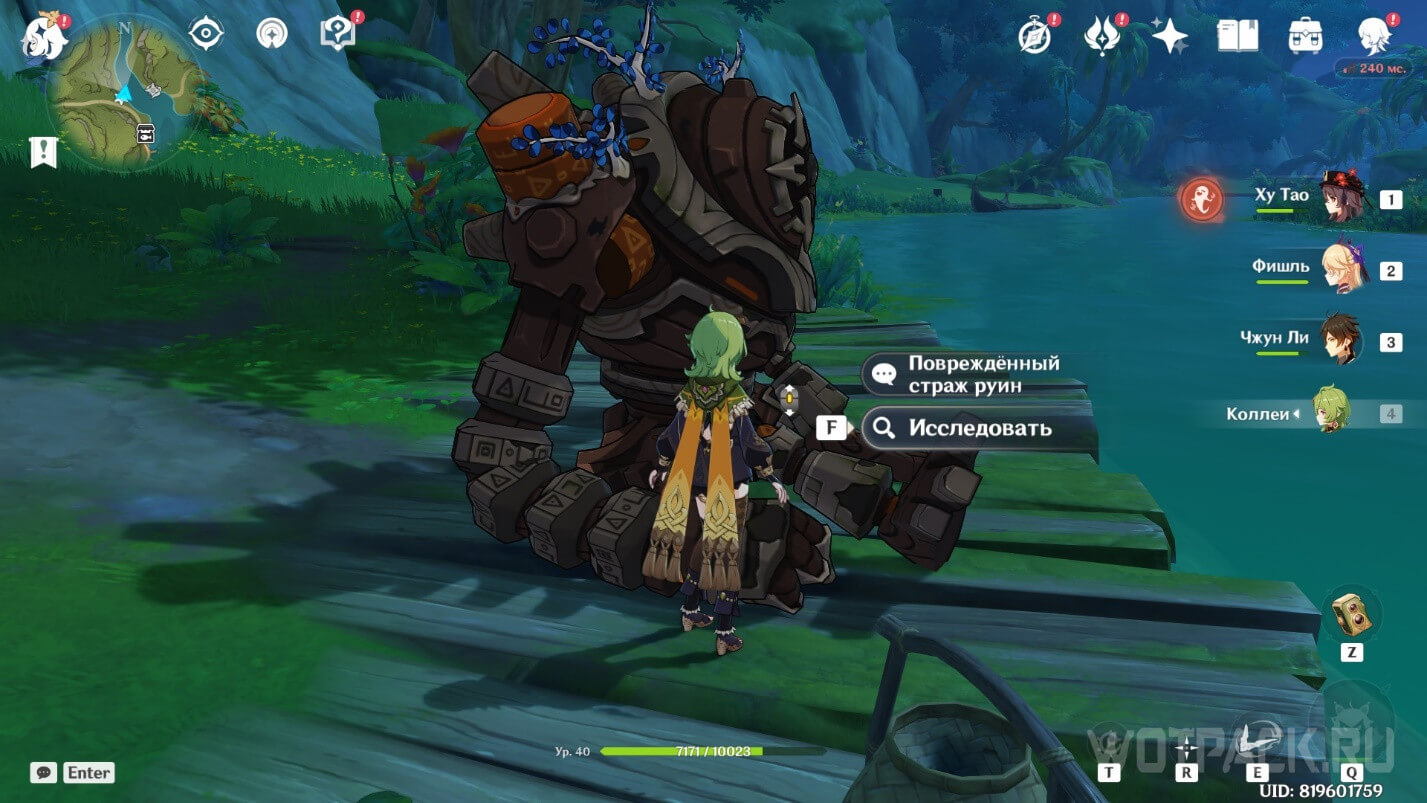Open the character profile icon
The height and width of the screenshot is (803, 1427).
click(1374, 36)
